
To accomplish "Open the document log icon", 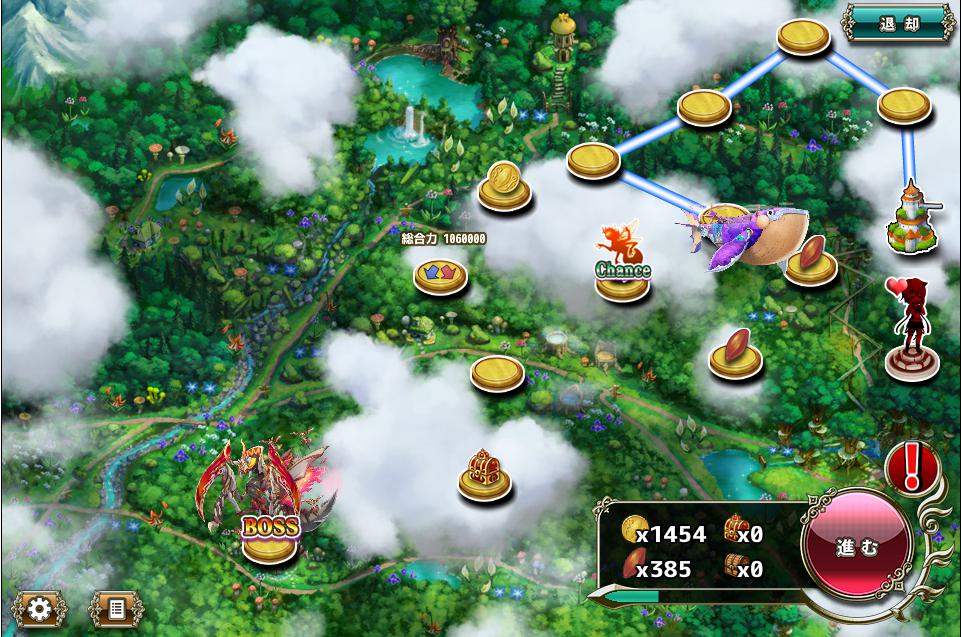I will click(x=116, y=608).
